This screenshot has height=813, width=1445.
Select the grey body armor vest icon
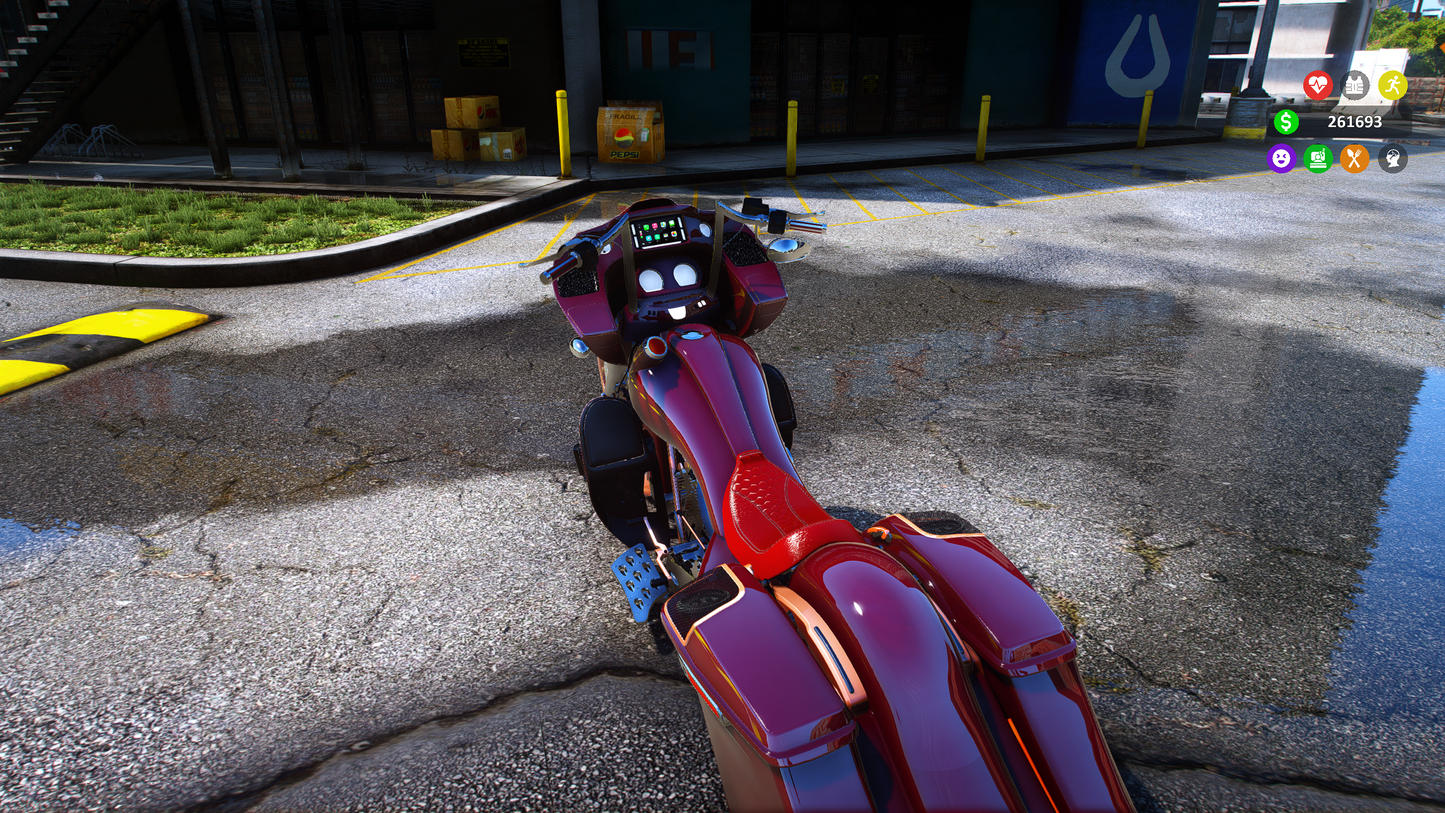coord(1355,85)
